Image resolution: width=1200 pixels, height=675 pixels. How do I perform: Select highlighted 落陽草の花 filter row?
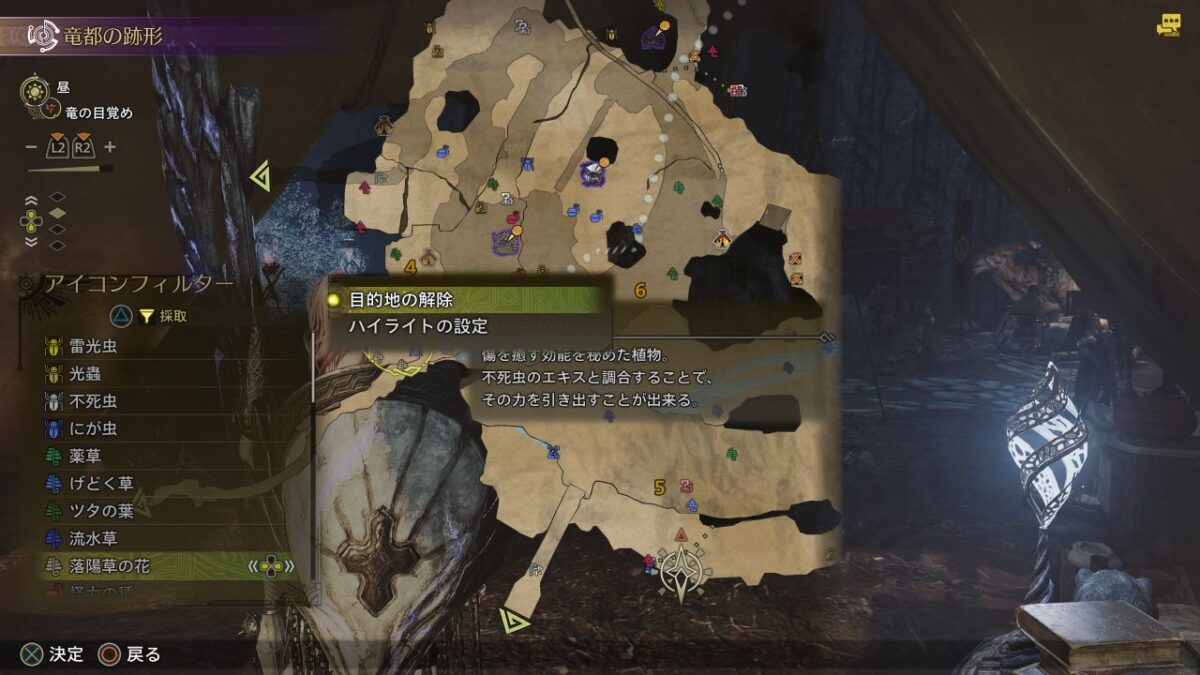(110, 566)
